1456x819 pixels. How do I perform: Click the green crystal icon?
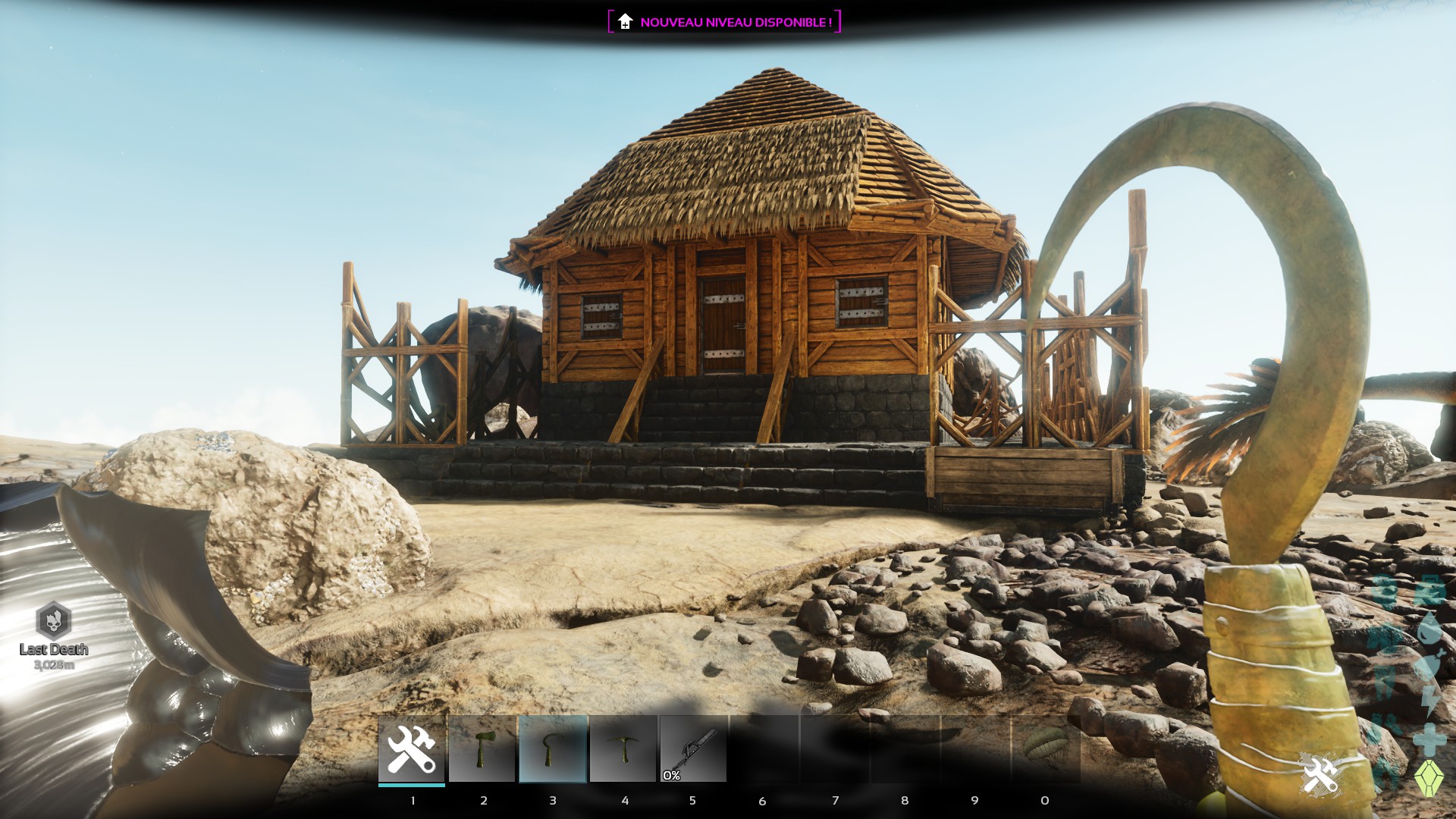[x=1429, y=778]
